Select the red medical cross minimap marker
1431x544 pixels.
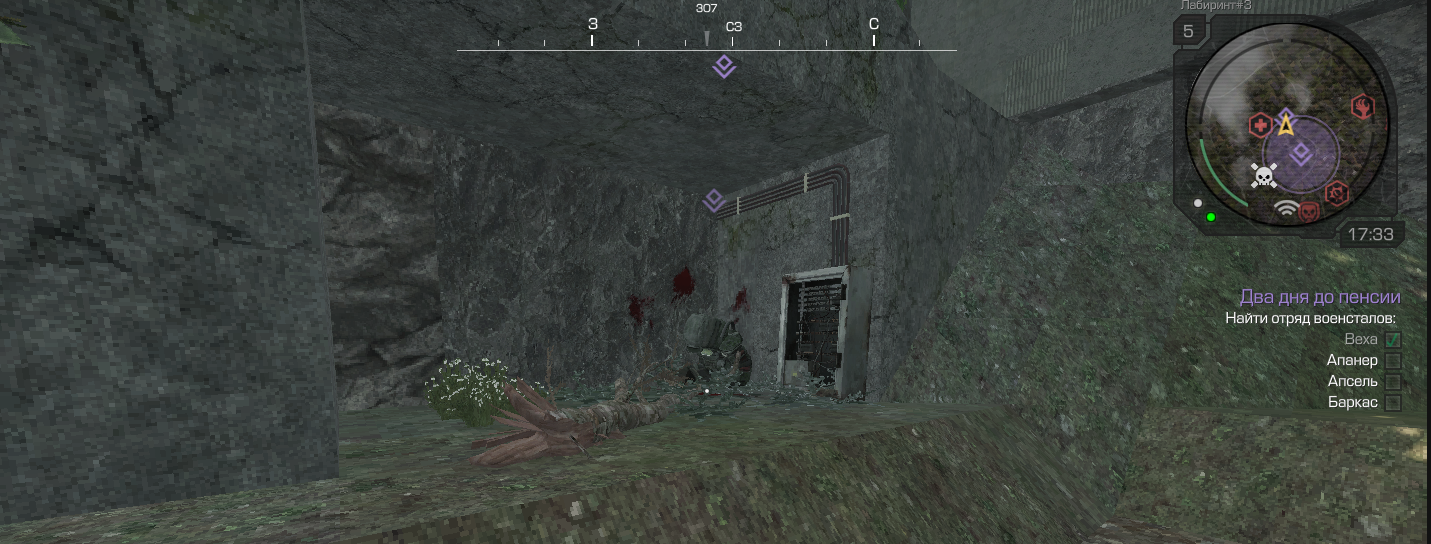click(1260, 126)
